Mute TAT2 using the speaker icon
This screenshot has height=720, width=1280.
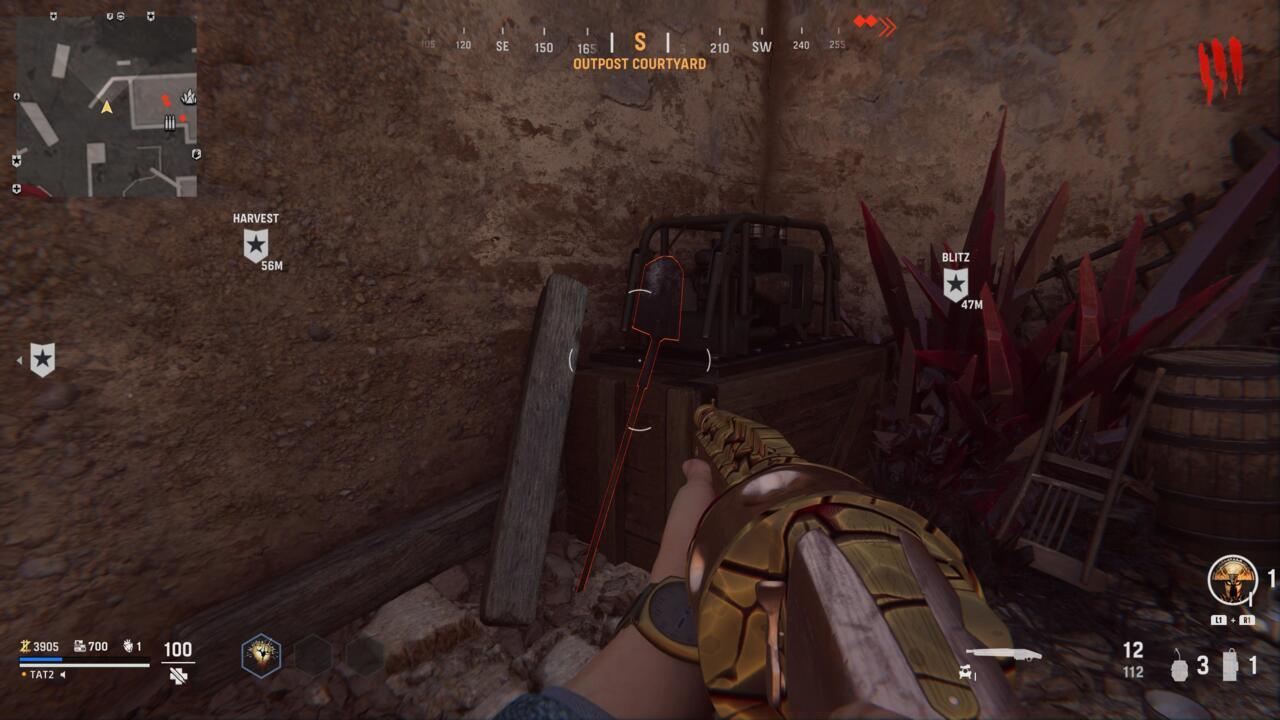pos(62,674)
